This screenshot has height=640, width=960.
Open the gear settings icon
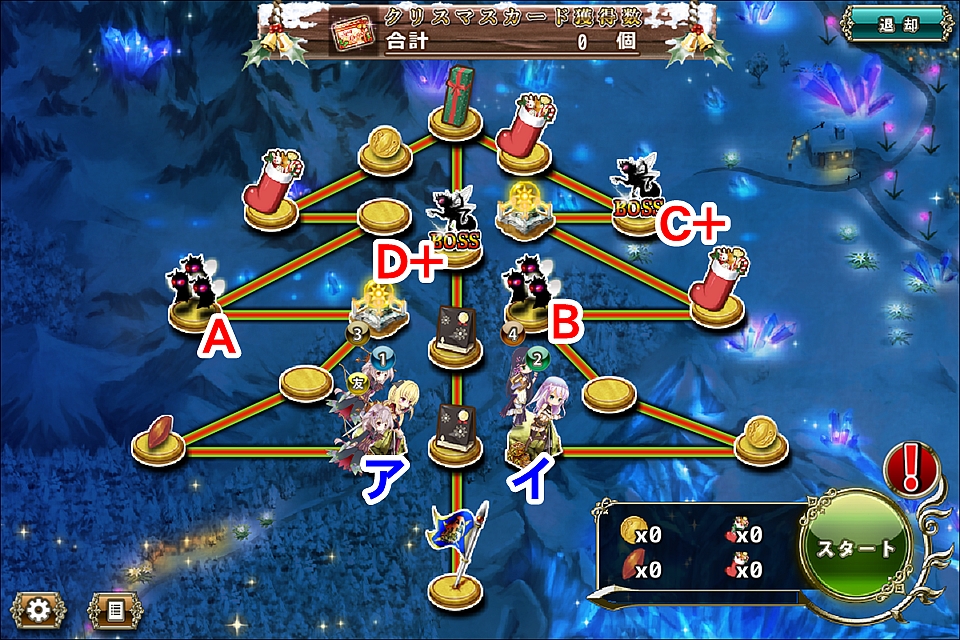[x=38, y=608]
